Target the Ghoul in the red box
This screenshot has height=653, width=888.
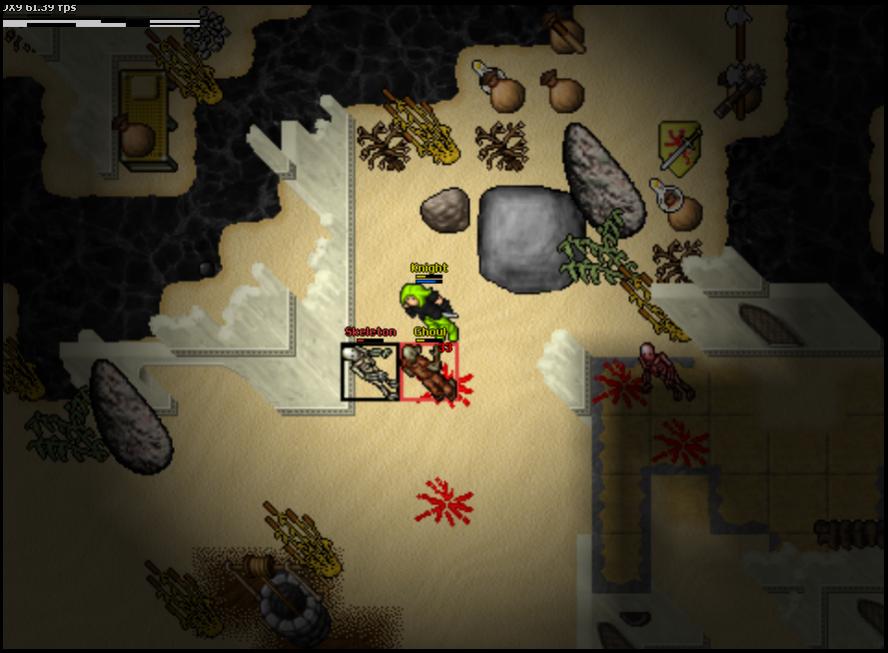[429, 372]
